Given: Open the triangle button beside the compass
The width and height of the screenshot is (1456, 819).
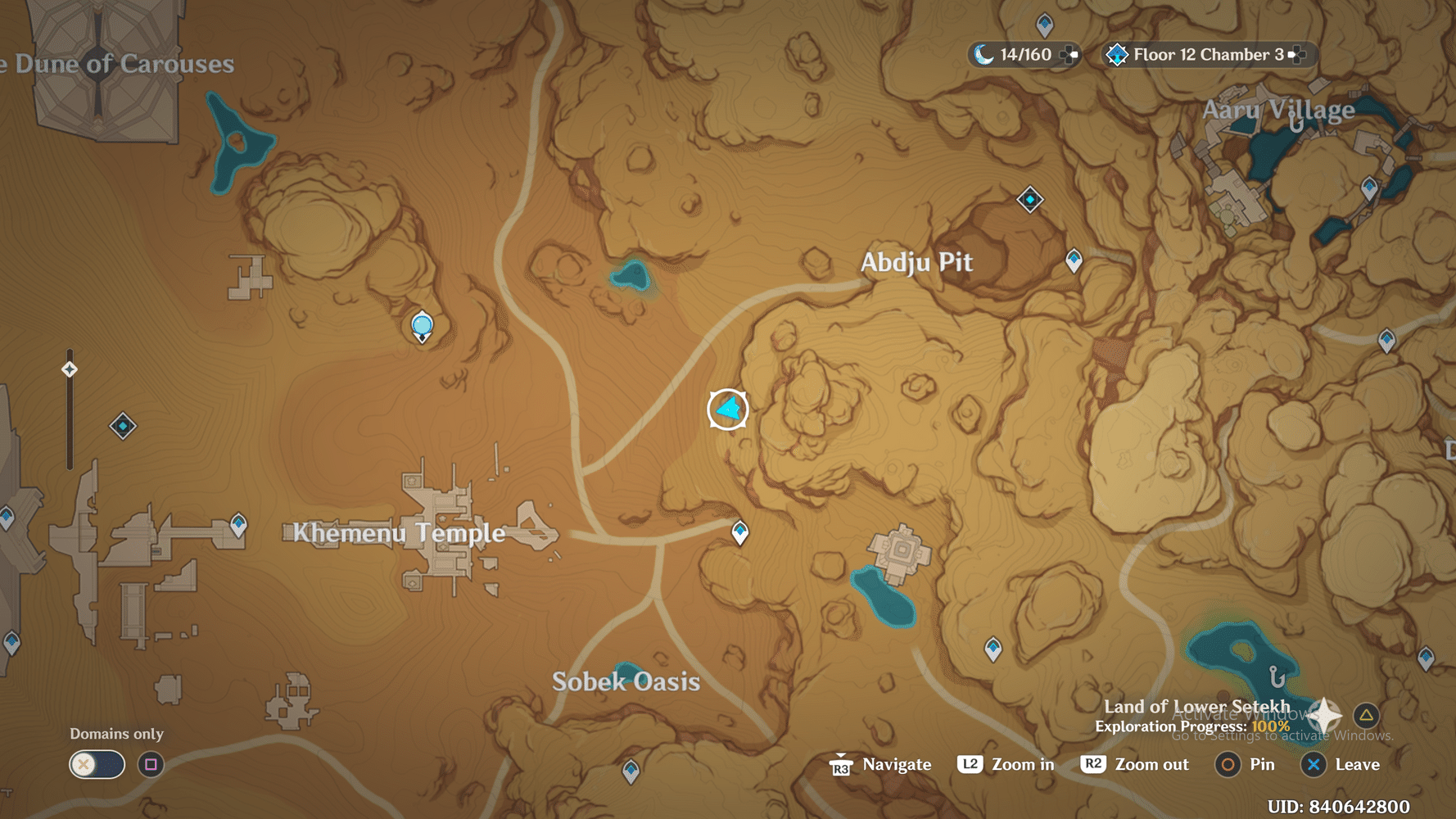Looking at the screenshot, I should coord(1366,713).
